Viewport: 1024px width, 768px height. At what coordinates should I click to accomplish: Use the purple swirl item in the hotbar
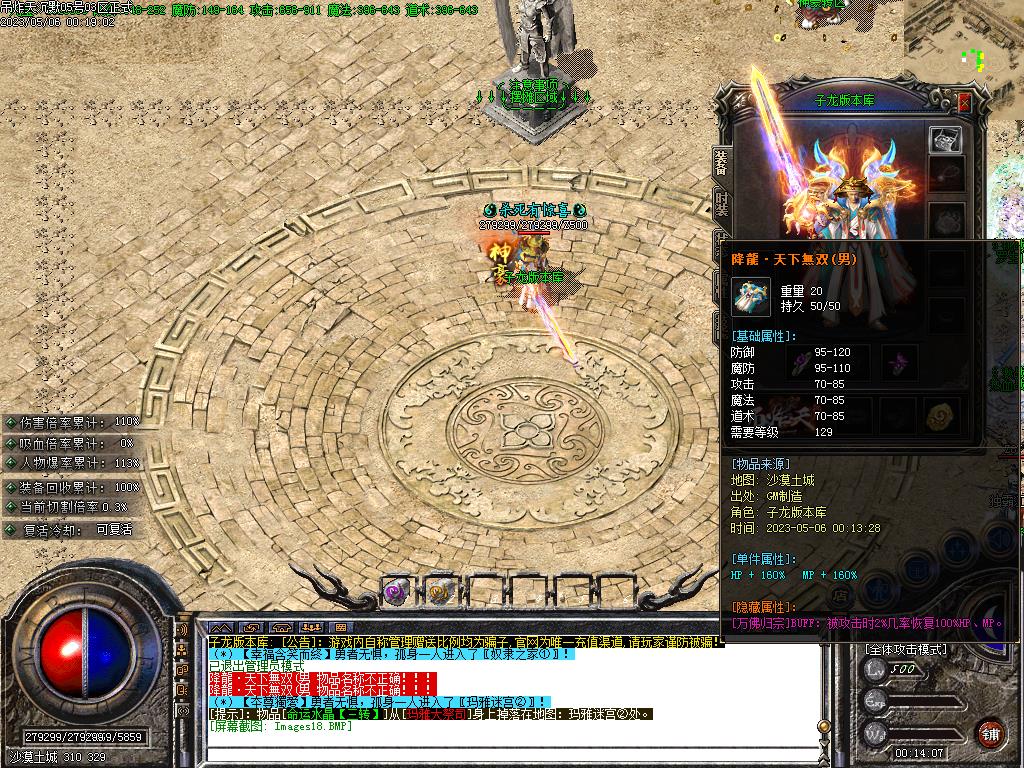(x=396, y=592)
